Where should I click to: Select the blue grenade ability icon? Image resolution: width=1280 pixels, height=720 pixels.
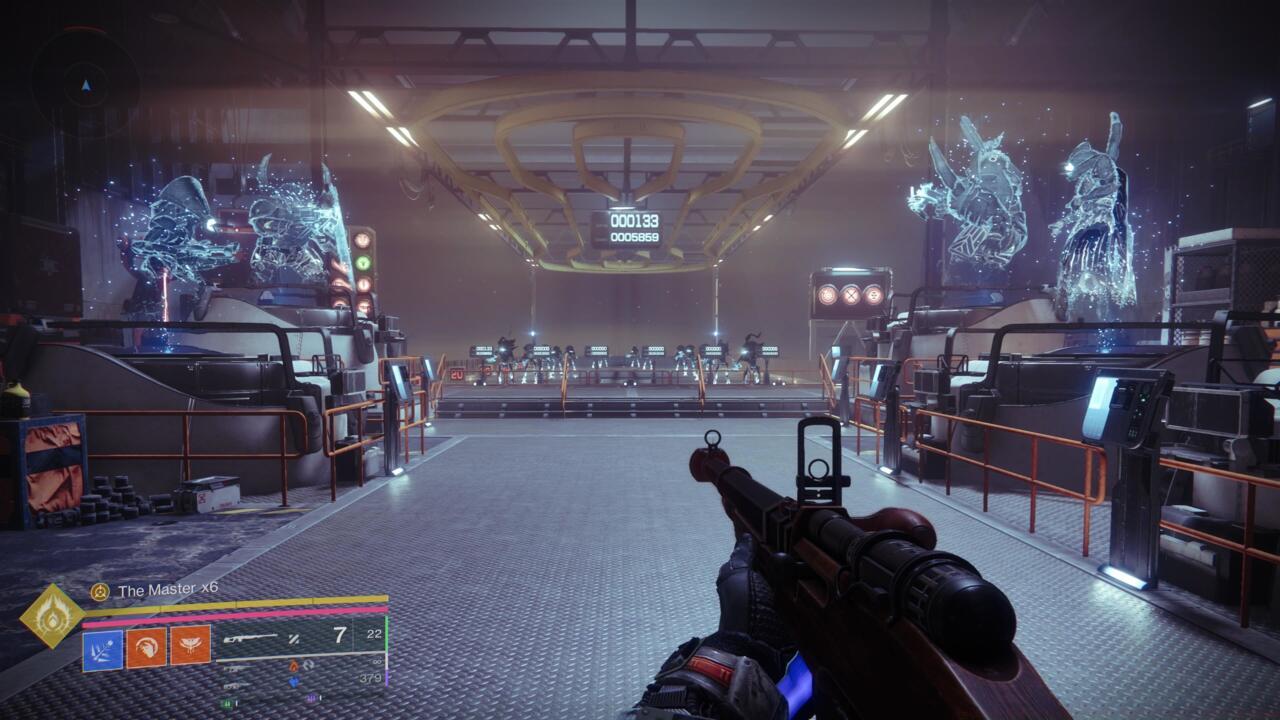[103, 648]
